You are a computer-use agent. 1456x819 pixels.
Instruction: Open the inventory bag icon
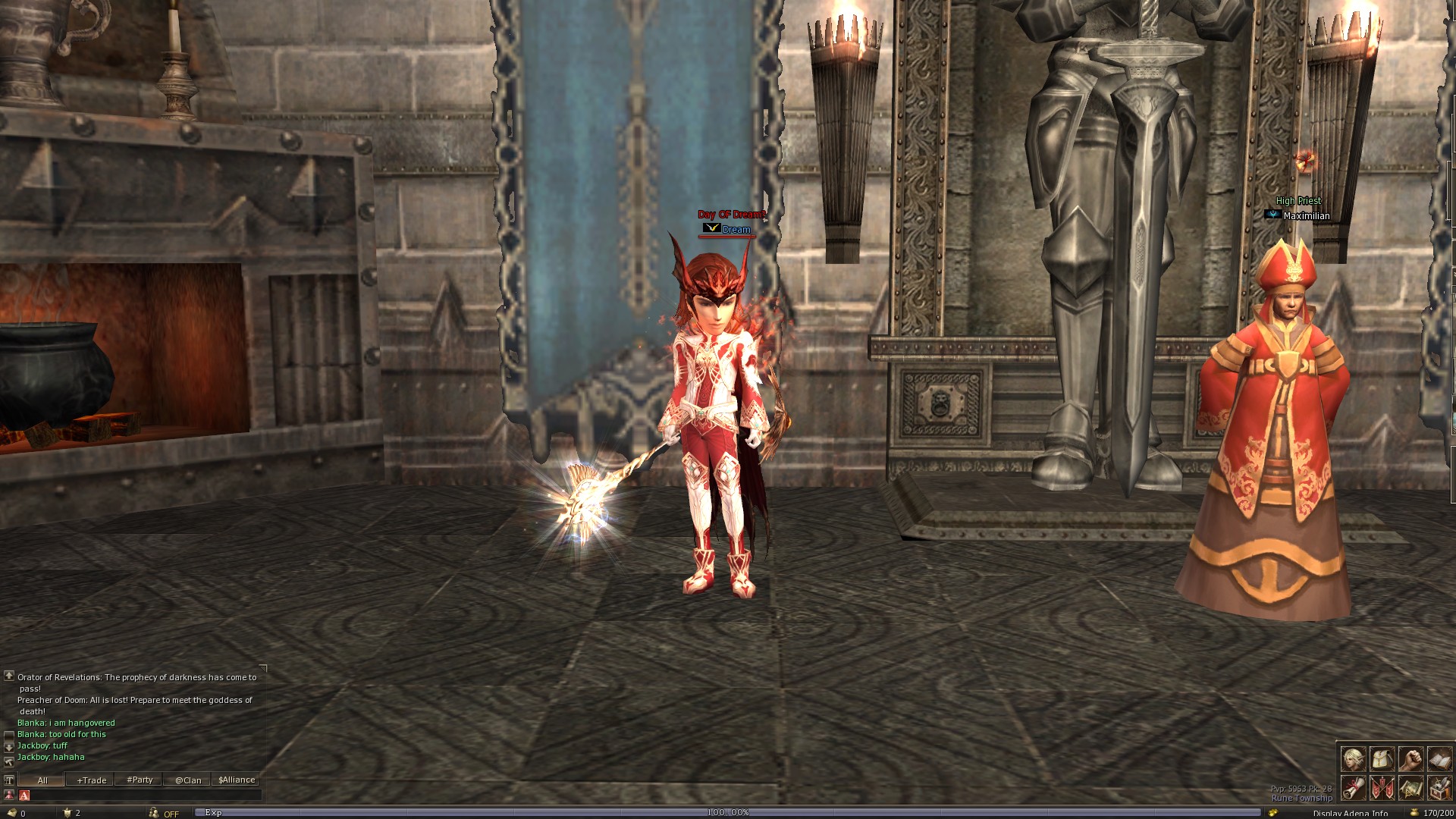[1382, 758]
